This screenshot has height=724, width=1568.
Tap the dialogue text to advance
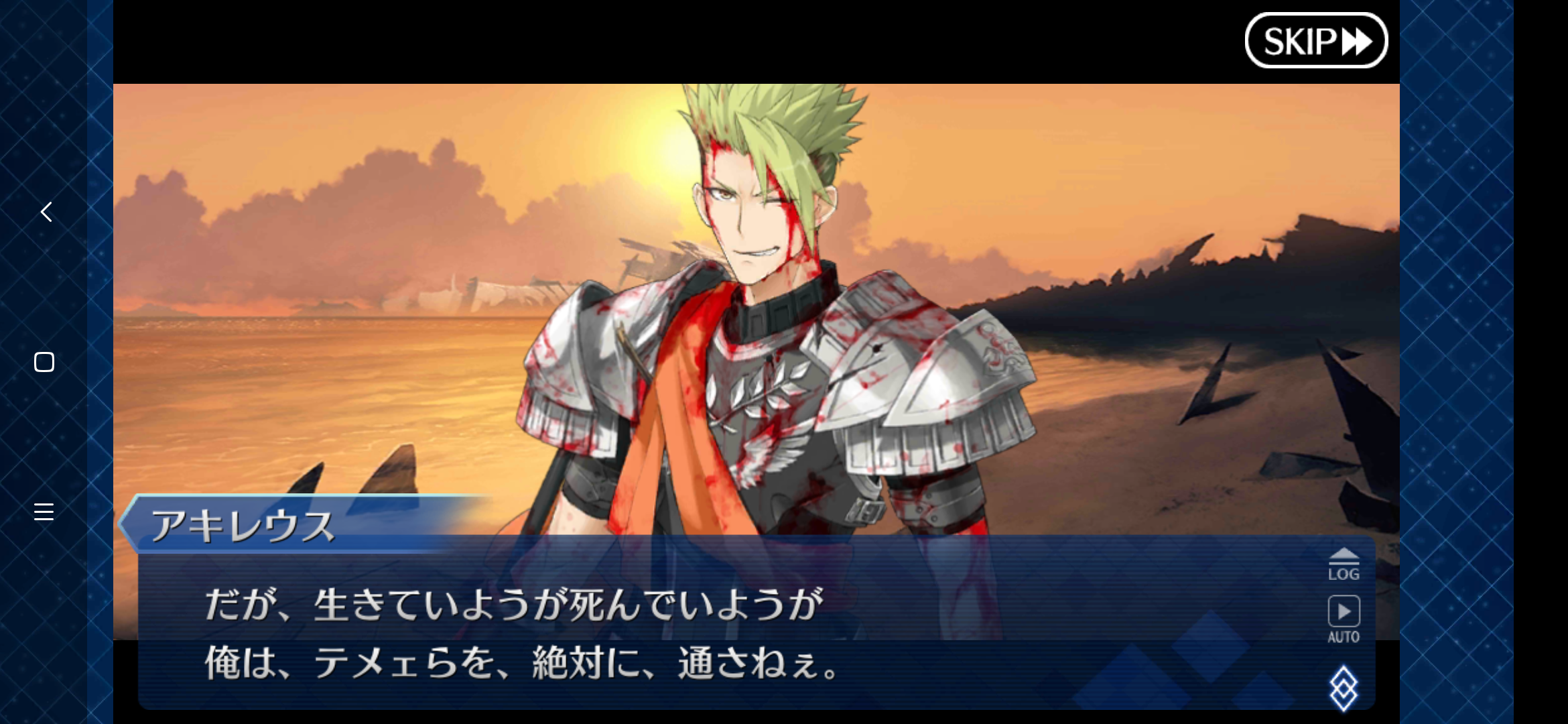click(x=603, y=637)
